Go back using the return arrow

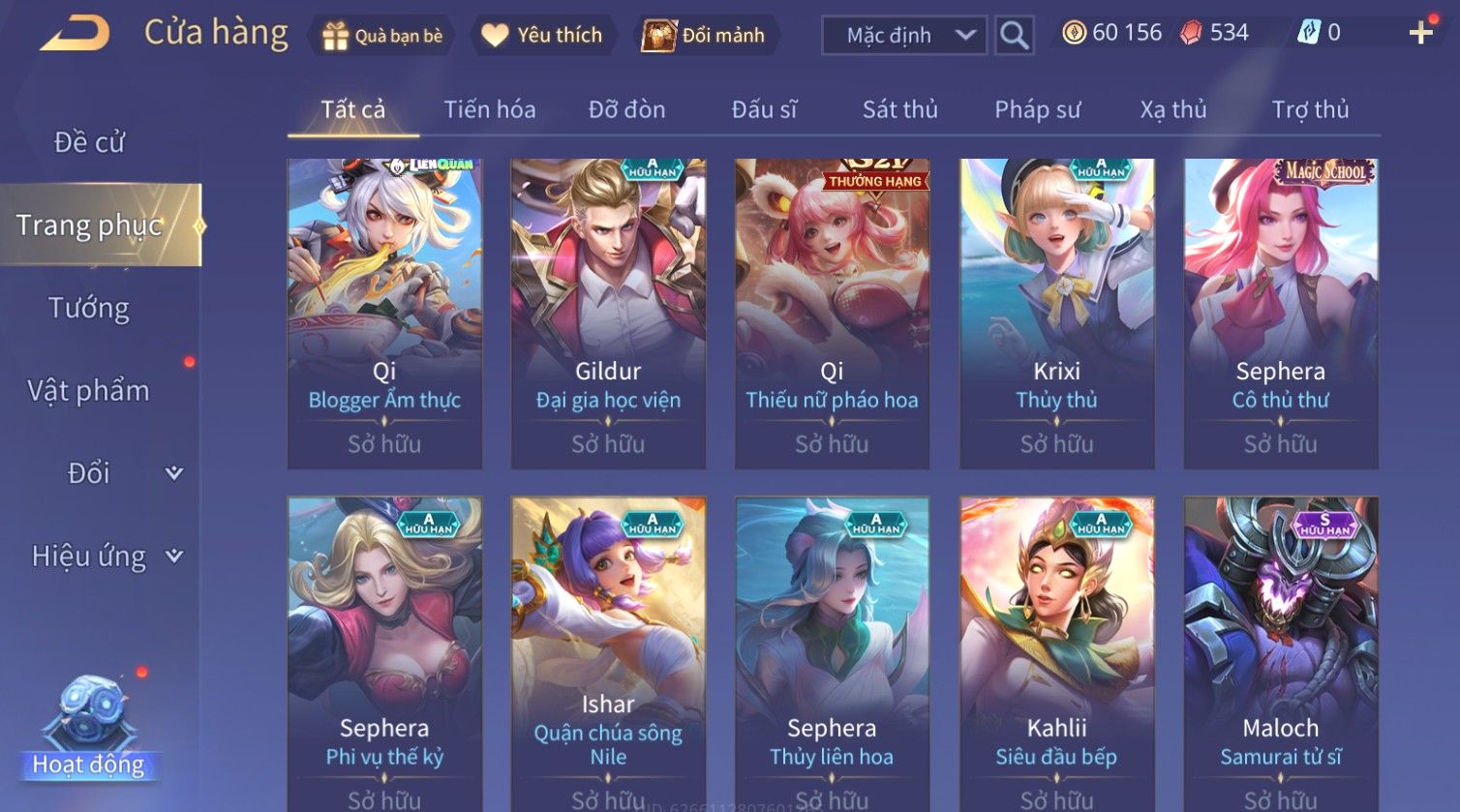tap(75, 34)
